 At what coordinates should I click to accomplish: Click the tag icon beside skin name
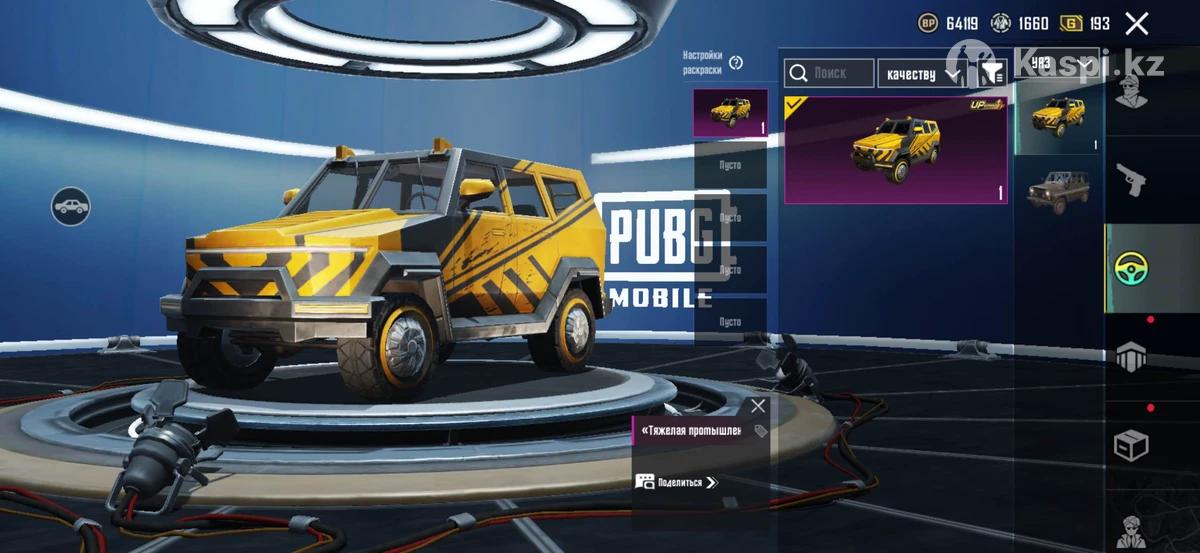point(760,432)
